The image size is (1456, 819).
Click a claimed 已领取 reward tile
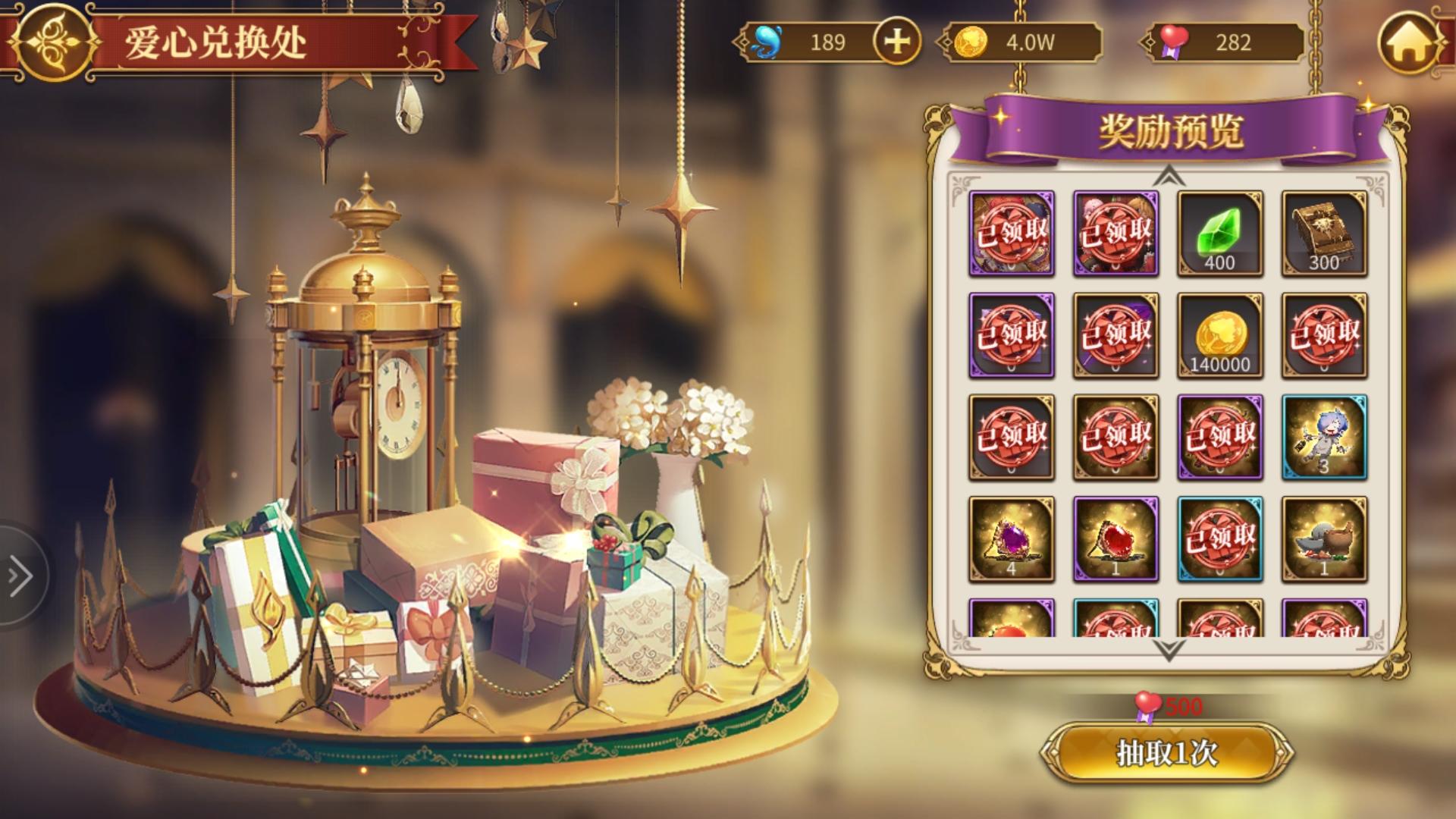click(x=1012, y=235)
